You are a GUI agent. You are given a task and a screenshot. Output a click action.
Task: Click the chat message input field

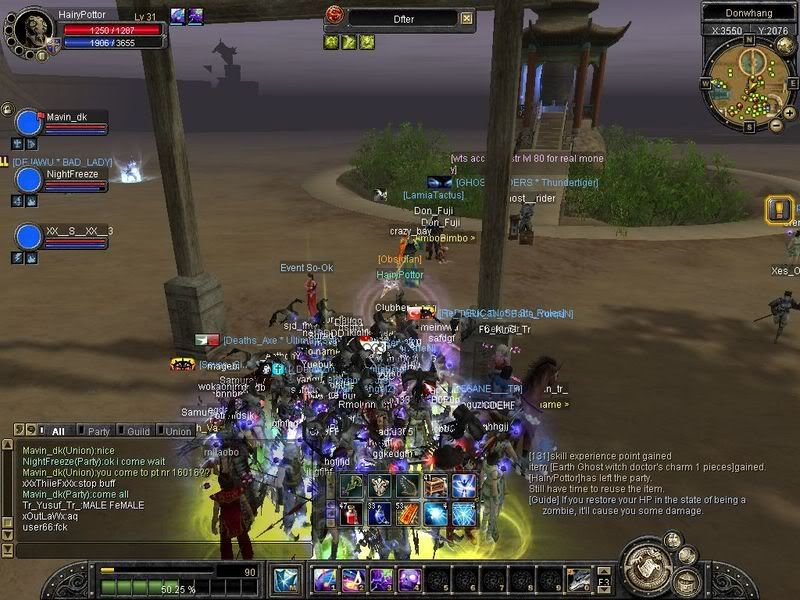(150, 550)
